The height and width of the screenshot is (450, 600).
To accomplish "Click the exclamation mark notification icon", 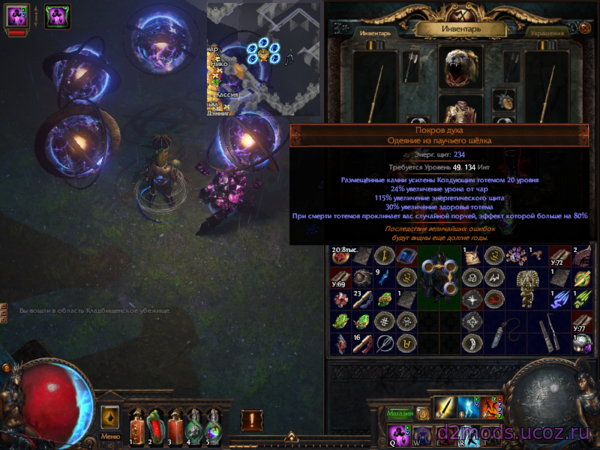I will point(251,419).
